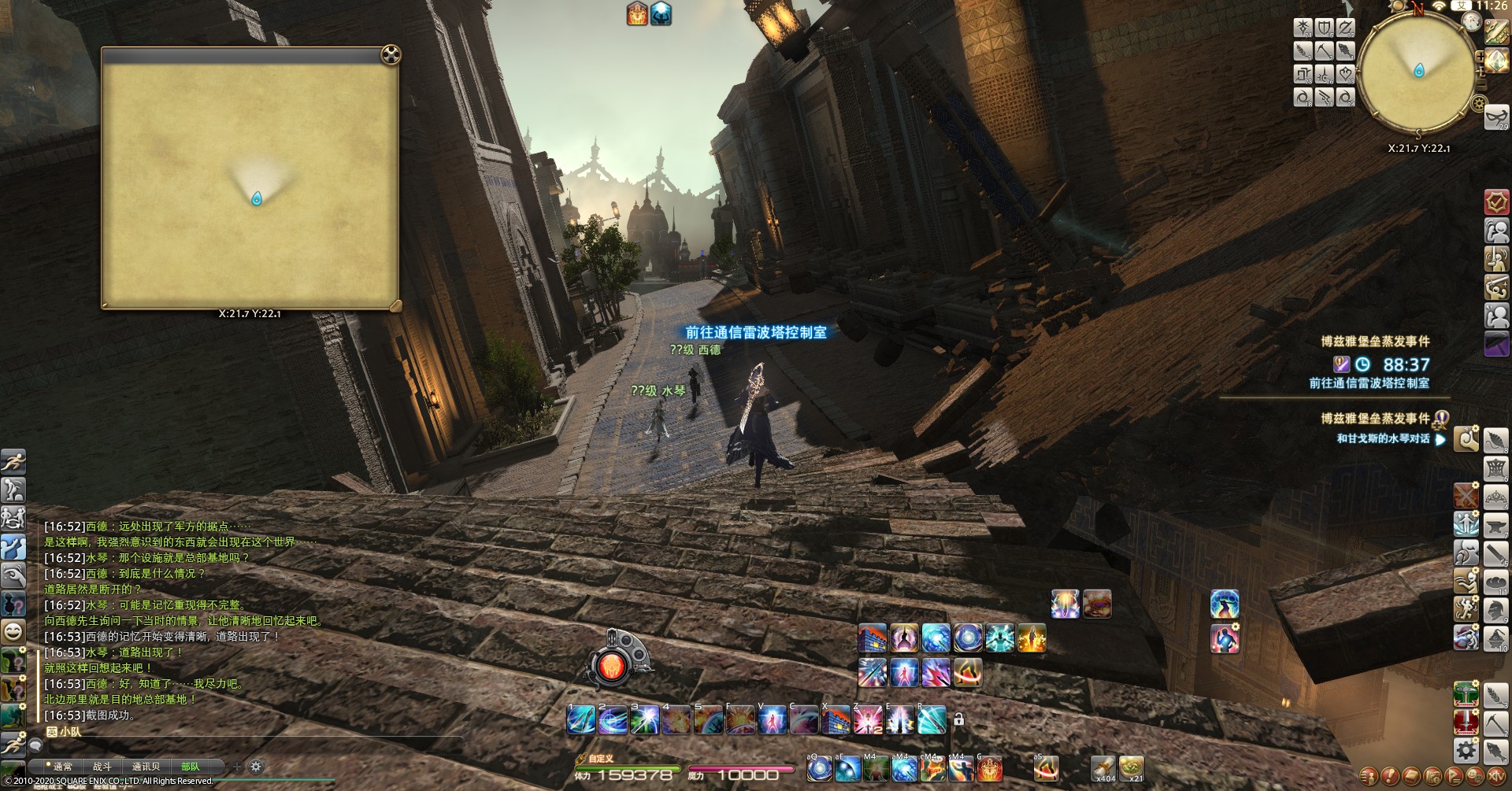
Task: Add a new chat tab with plus button
Action: click(x=236, y=766)
